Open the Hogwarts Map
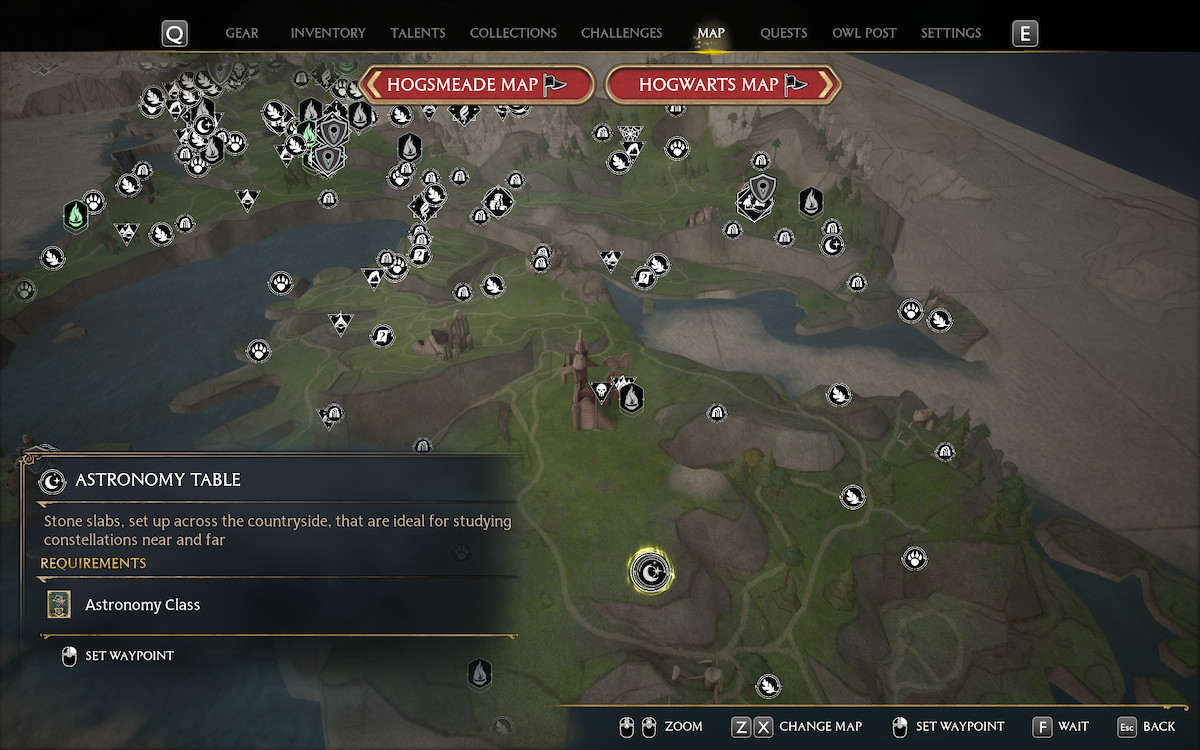The height and width of the screenshot is (750, 1200). pos(722,85)
